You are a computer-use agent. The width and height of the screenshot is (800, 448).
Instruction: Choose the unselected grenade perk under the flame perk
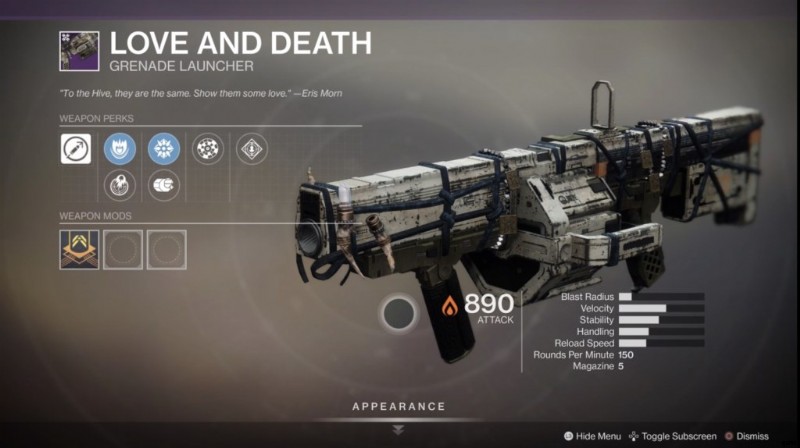coord(120,184)
